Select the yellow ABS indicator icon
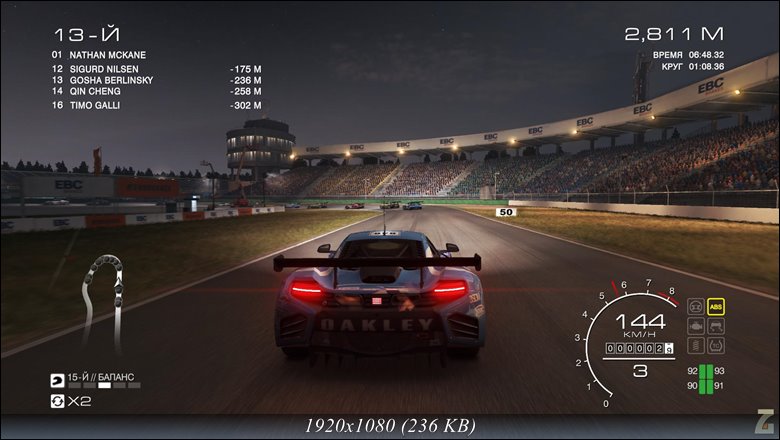Screen dimensions: 780x440 click(x=716, y=306)
